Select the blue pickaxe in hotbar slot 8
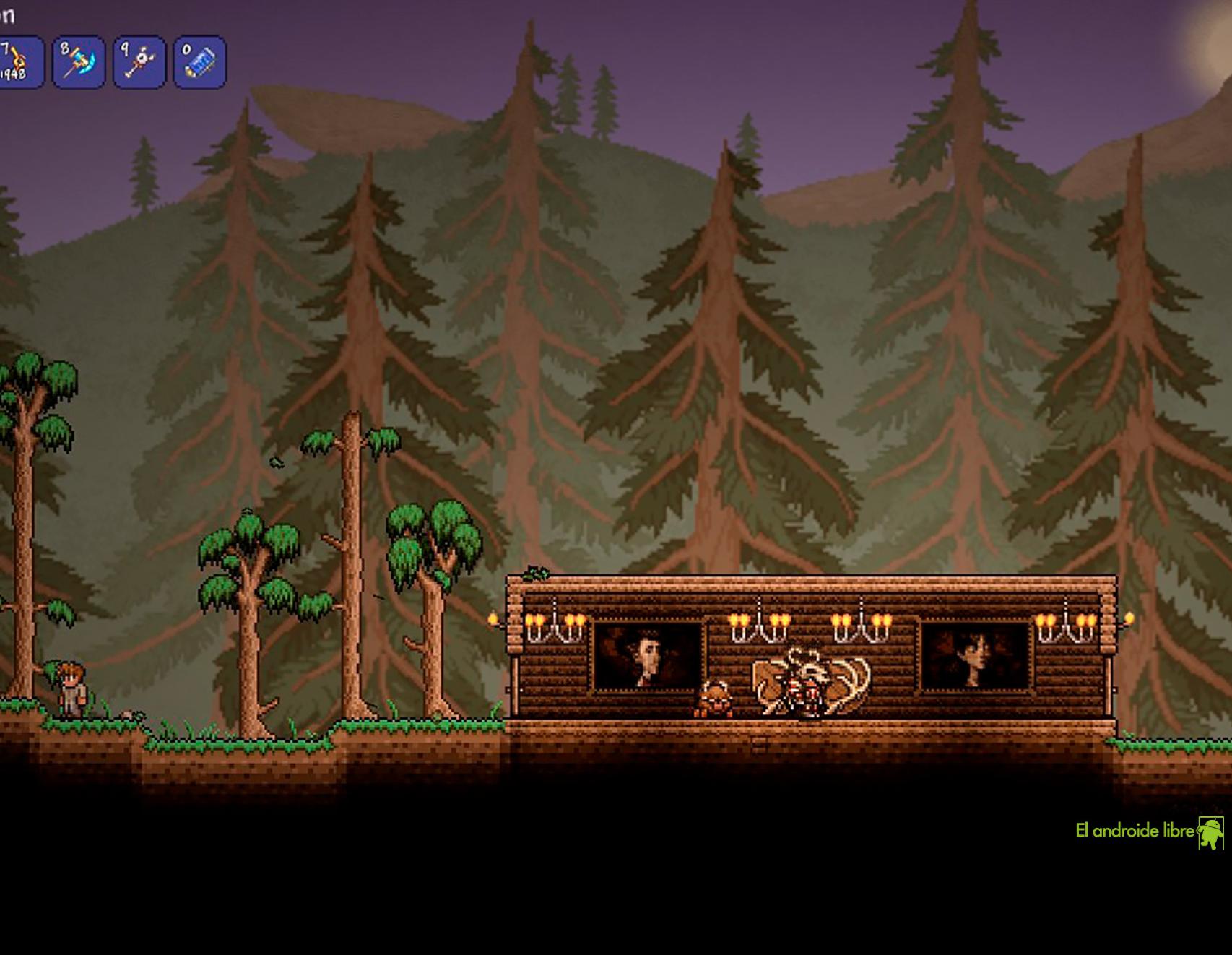Viewport: 1232px width, 955px height. [78, 61]
